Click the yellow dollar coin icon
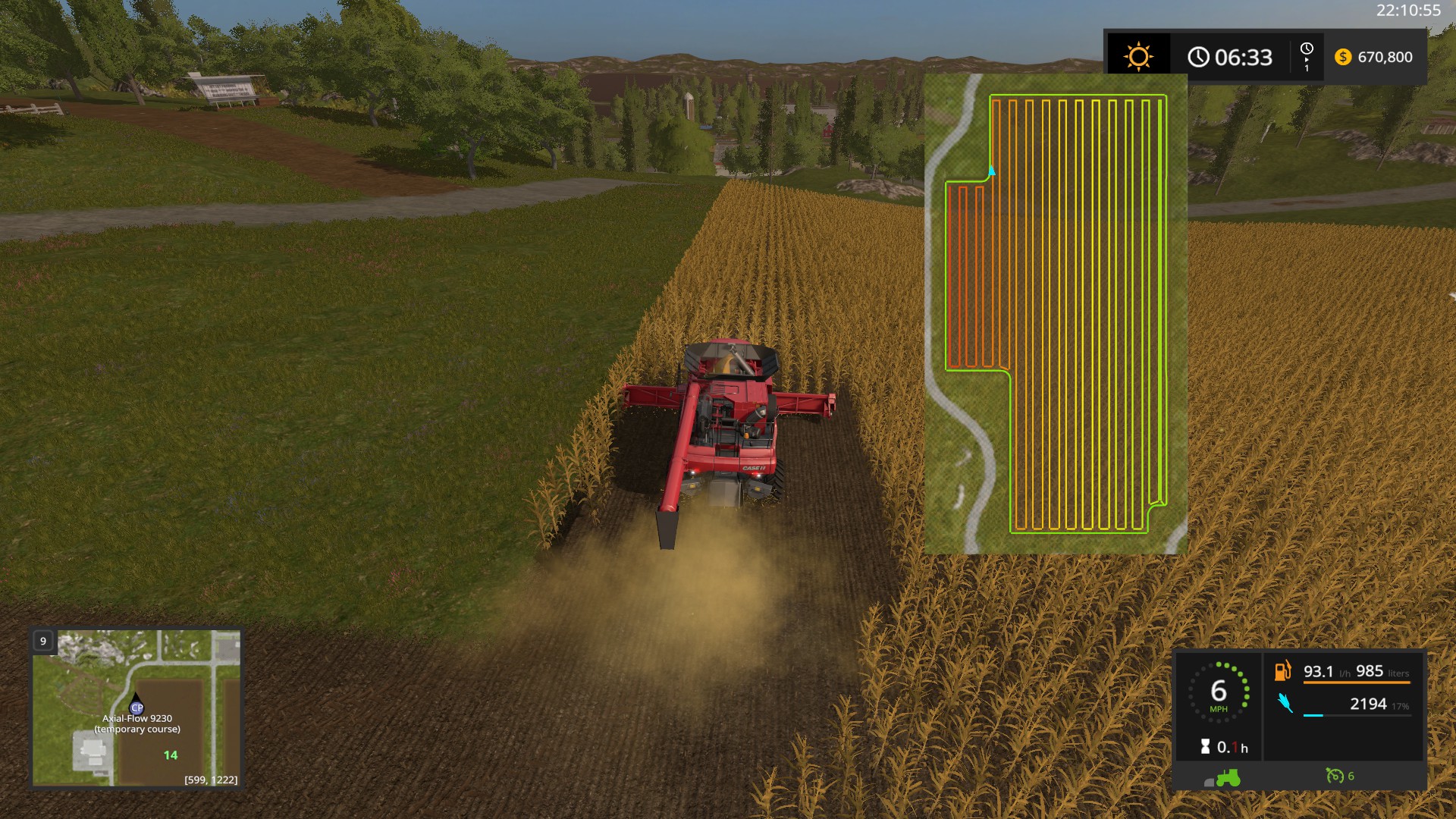 tap(1341, 57)
